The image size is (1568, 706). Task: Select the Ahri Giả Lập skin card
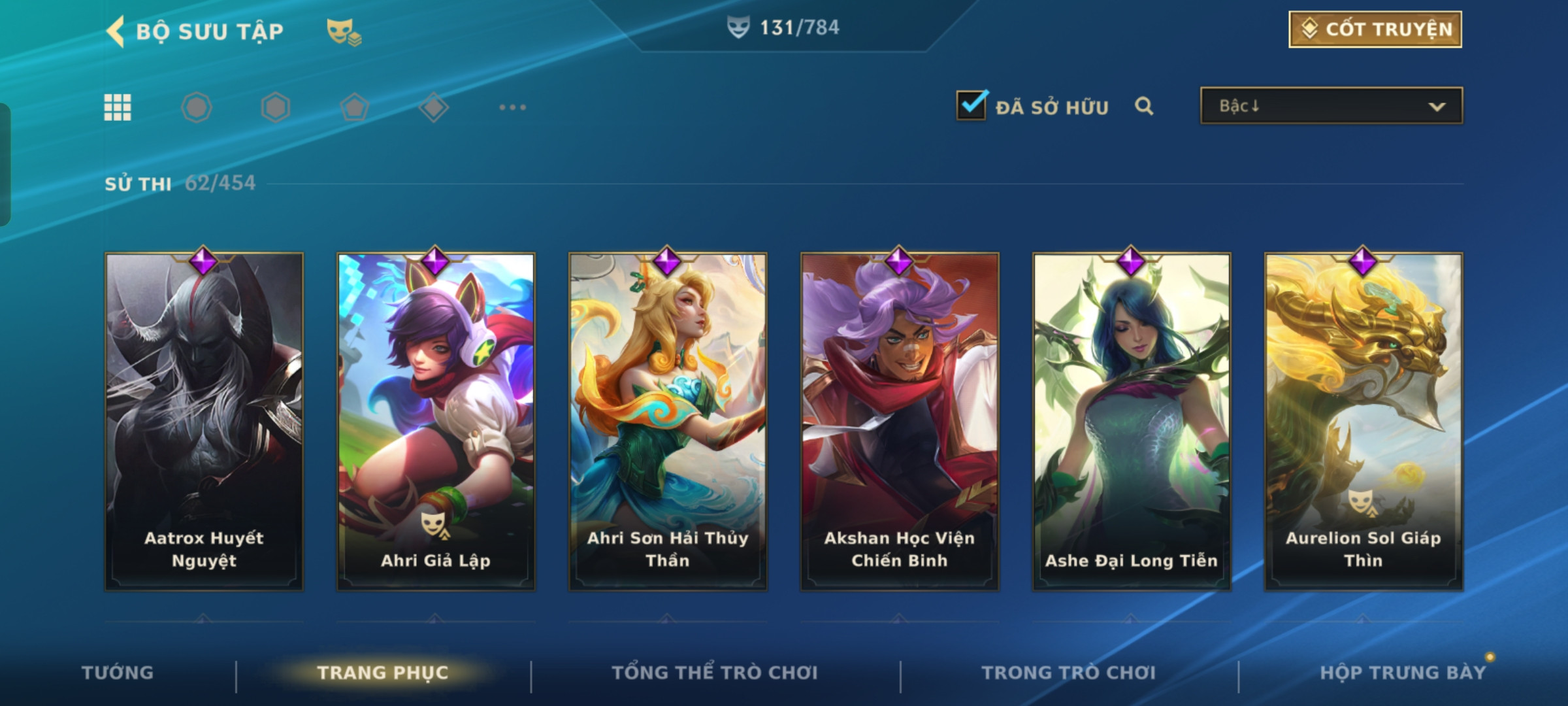tap(436, 422)
